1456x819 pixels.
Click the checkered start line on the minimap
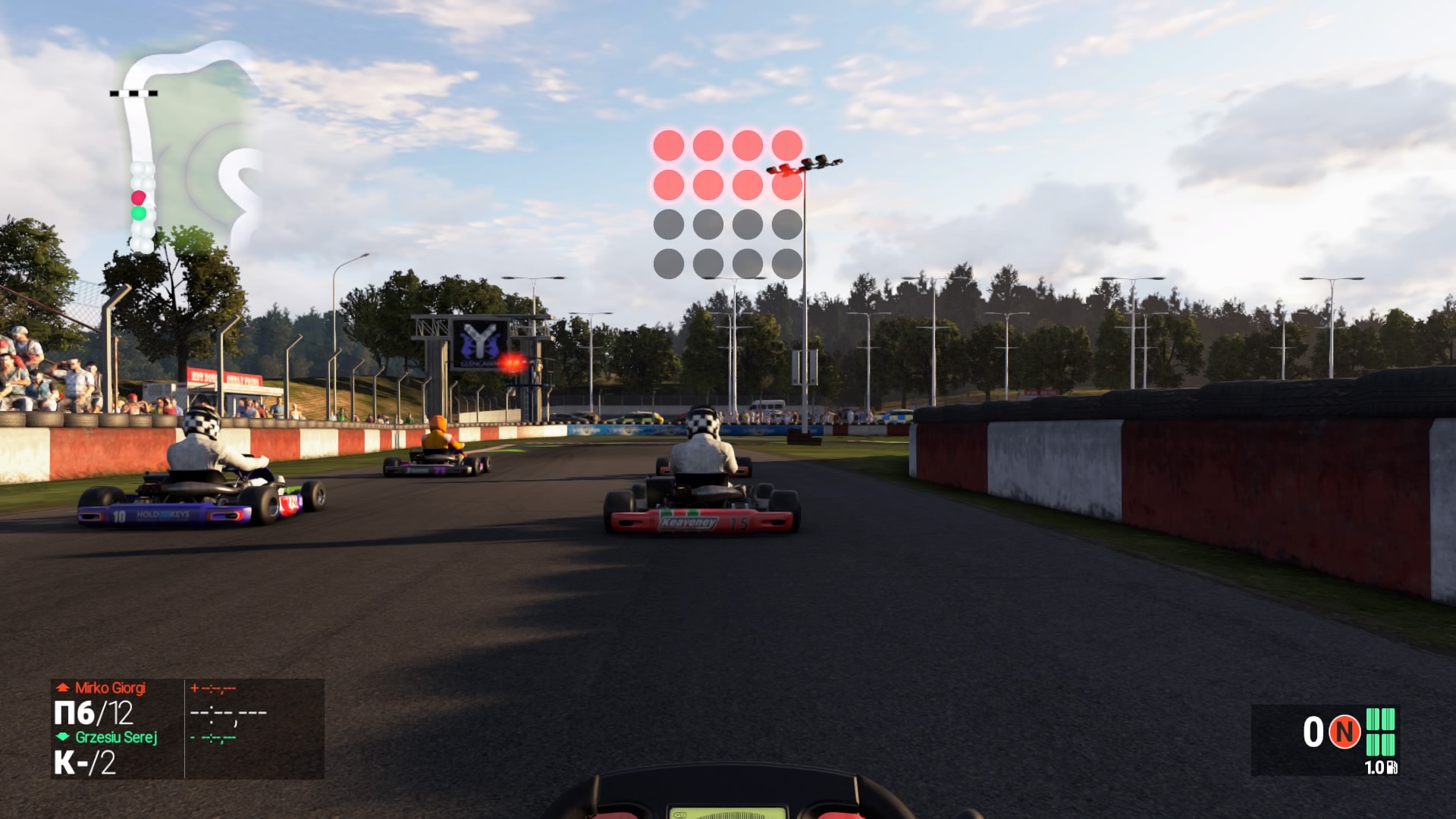[x=133, y=92]
